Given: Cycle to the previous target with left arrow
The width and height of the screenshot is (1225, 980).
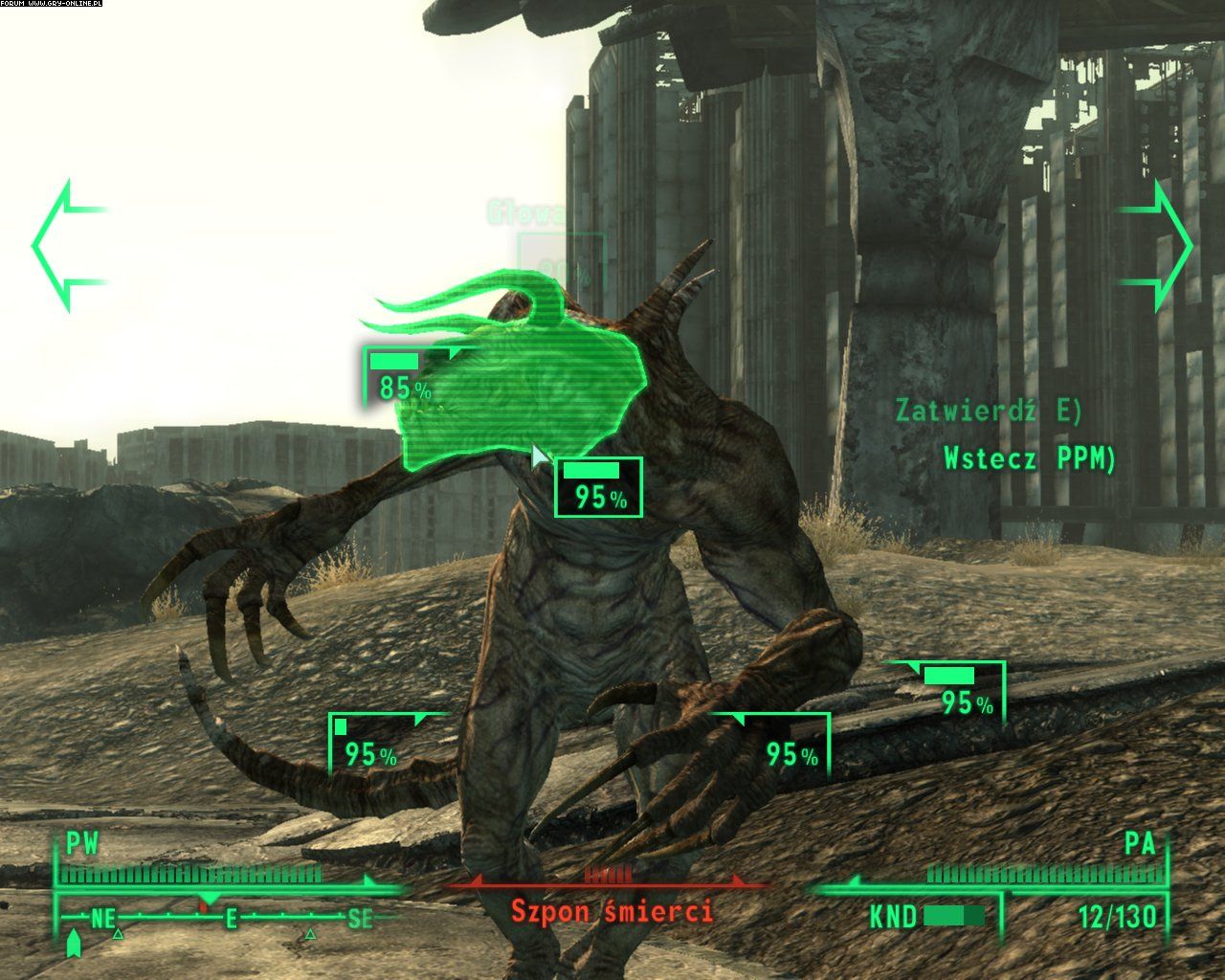Looking at the screenshot, I should pyautogui.click(x=67, y=246).
